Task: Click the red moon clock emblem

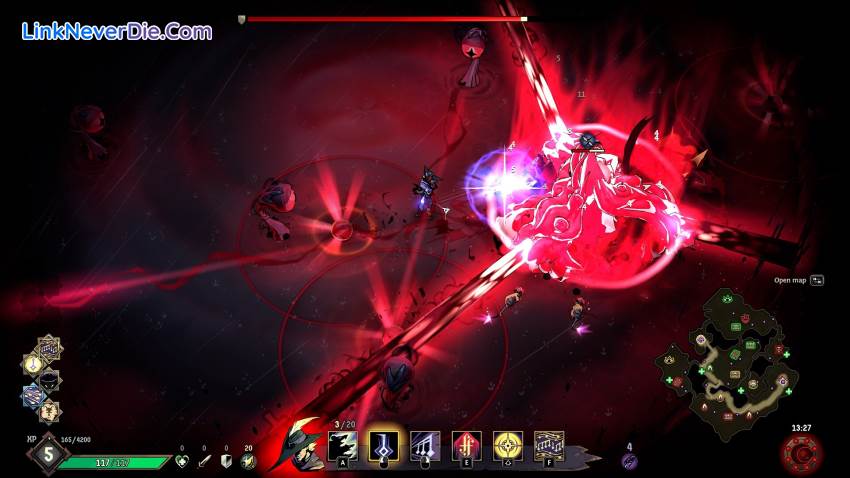Action: click(x=802, y=455)
